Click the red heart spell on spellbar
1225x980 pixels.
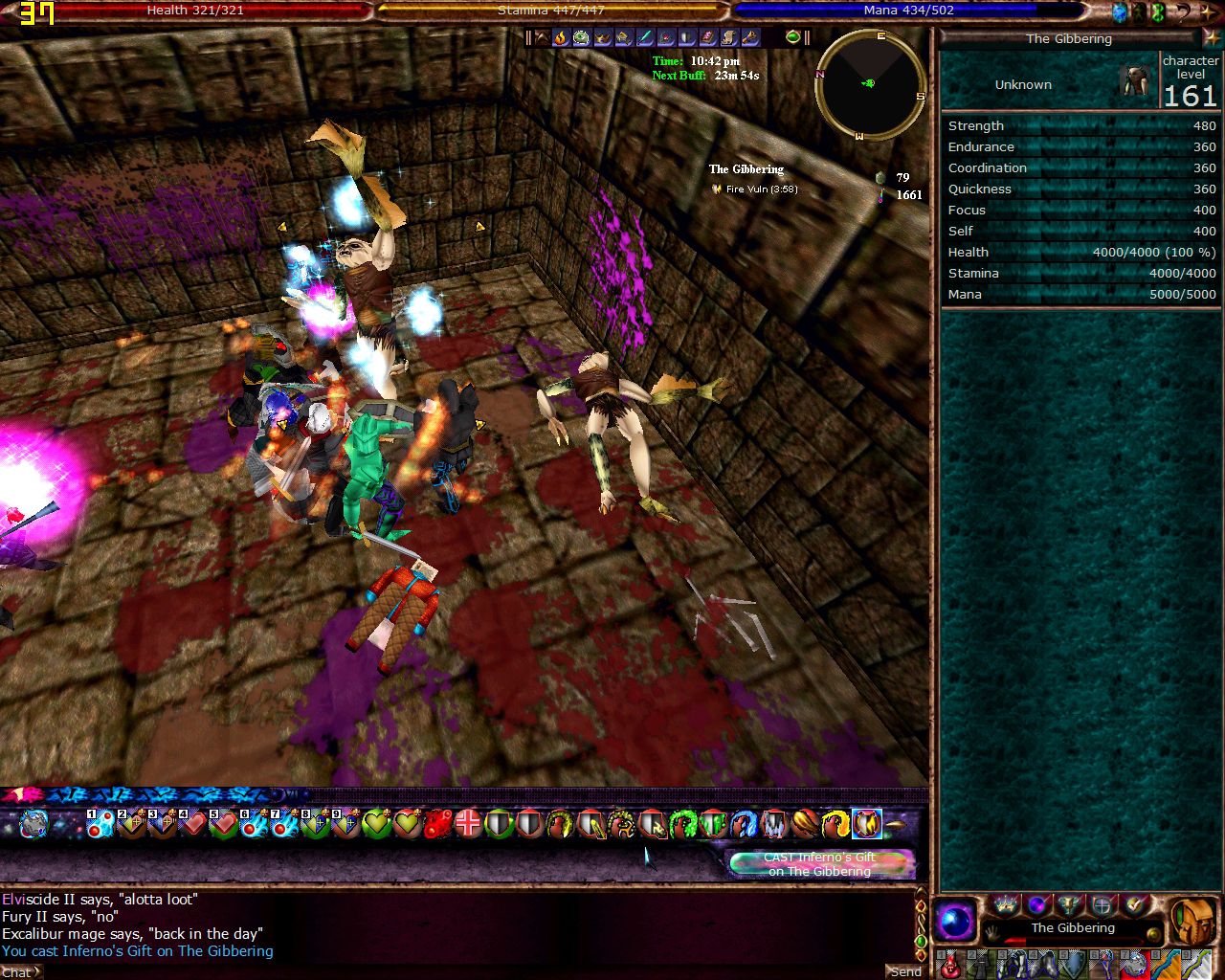tap(193, 823)
